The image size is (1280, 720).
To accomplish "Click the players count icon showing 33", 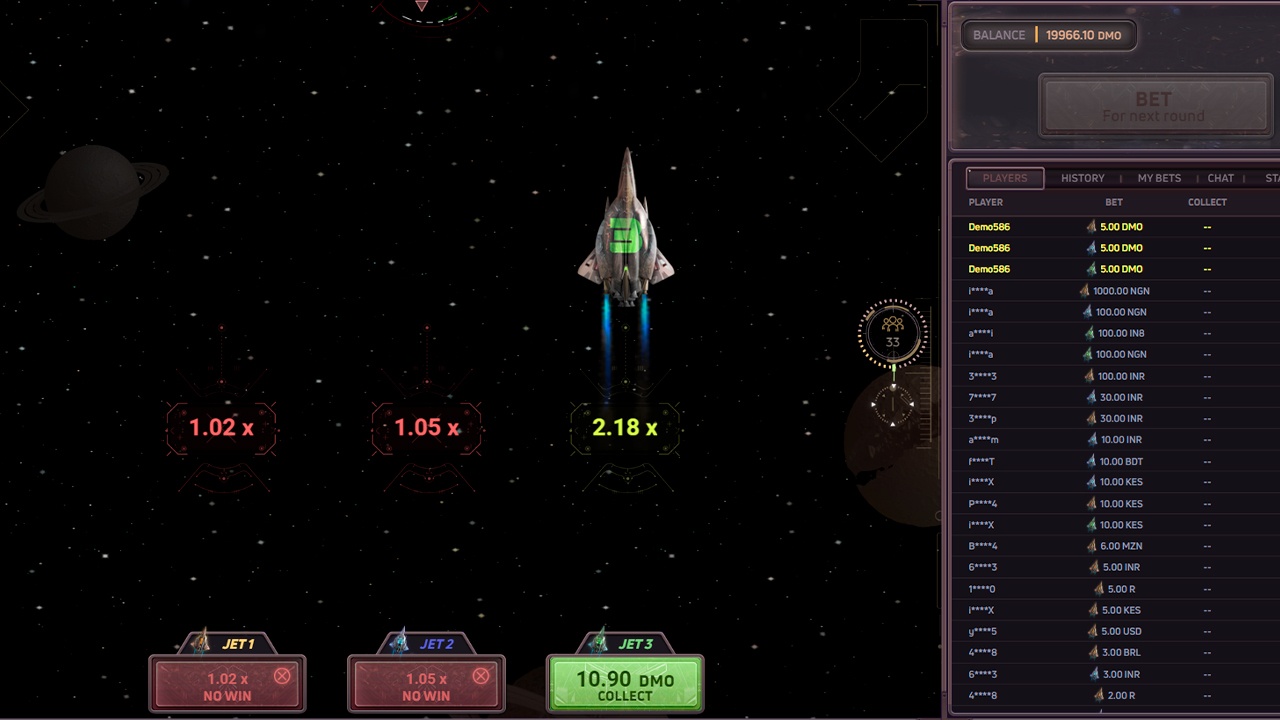I will 892,333.
